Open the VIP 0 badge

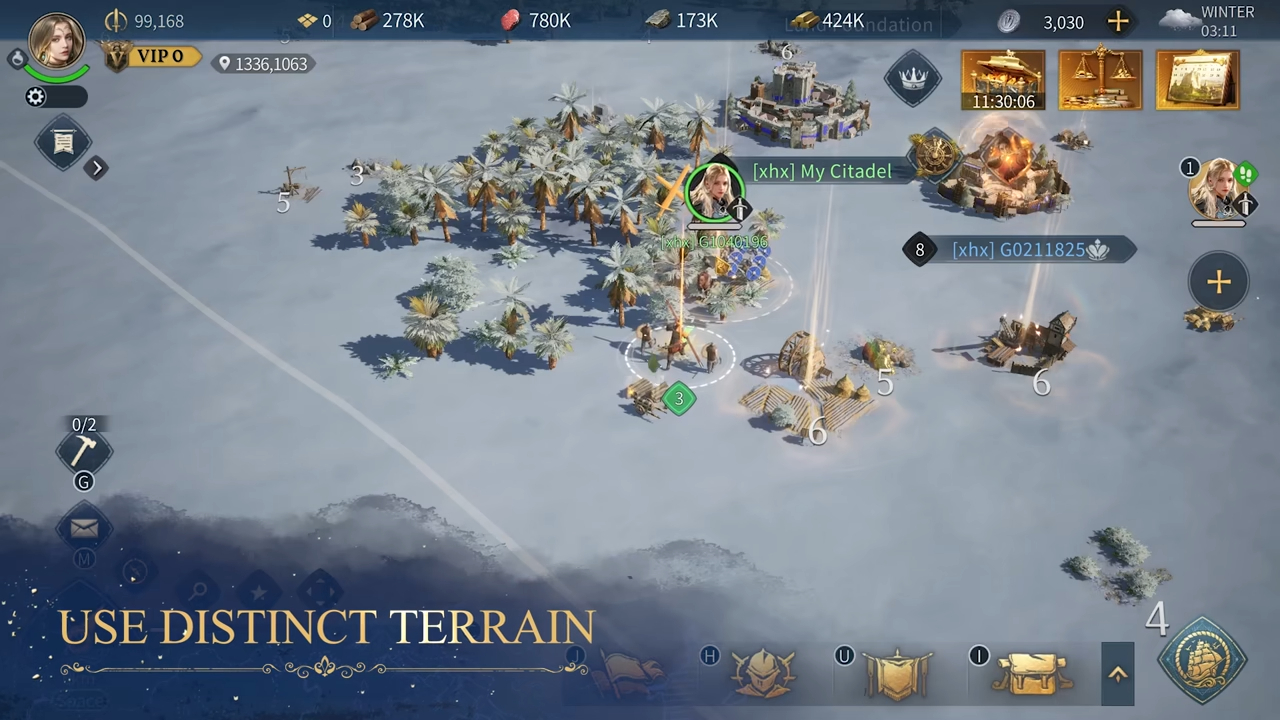(152, 57)
